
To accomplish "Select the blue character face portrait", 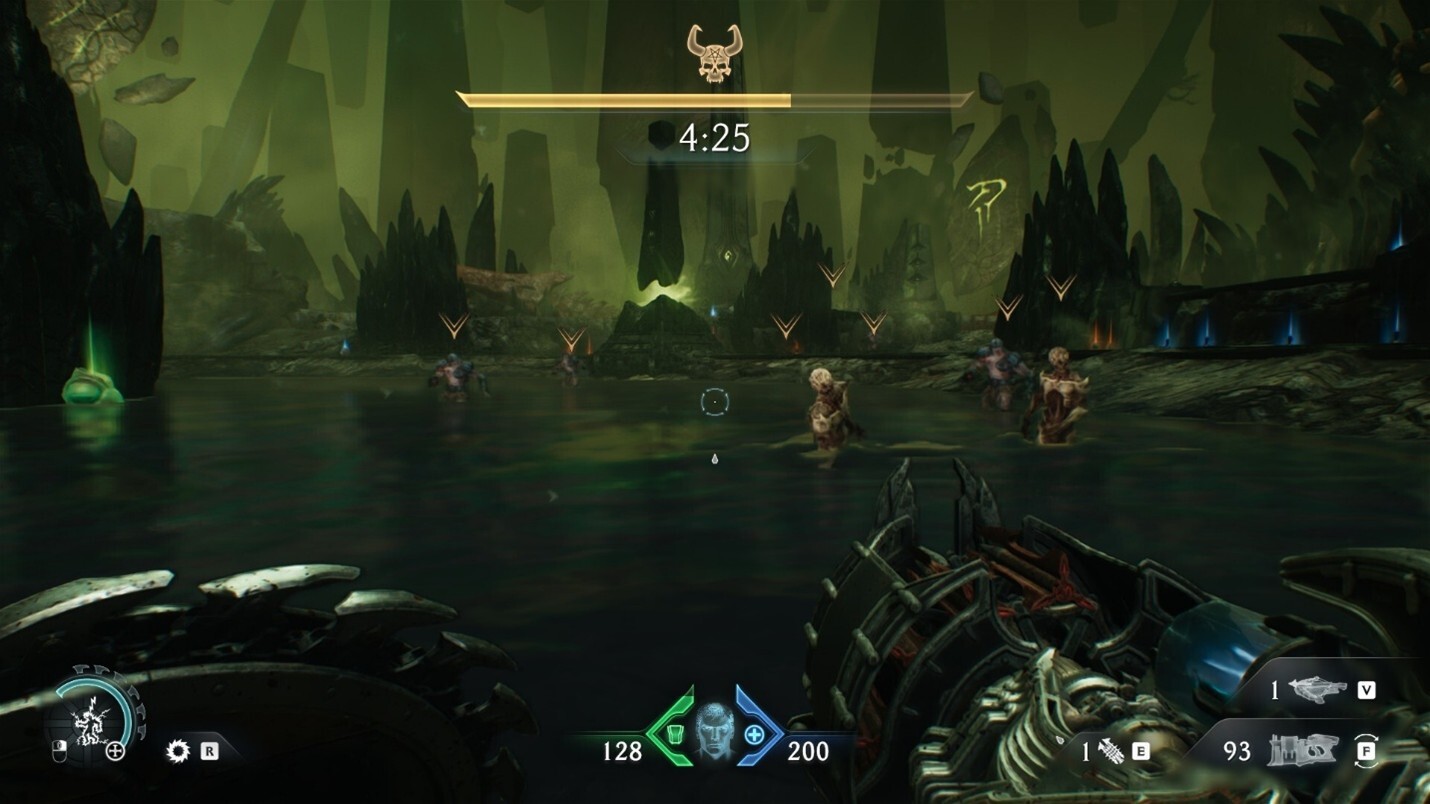I will pyautogui.click(x=714, y=731).
